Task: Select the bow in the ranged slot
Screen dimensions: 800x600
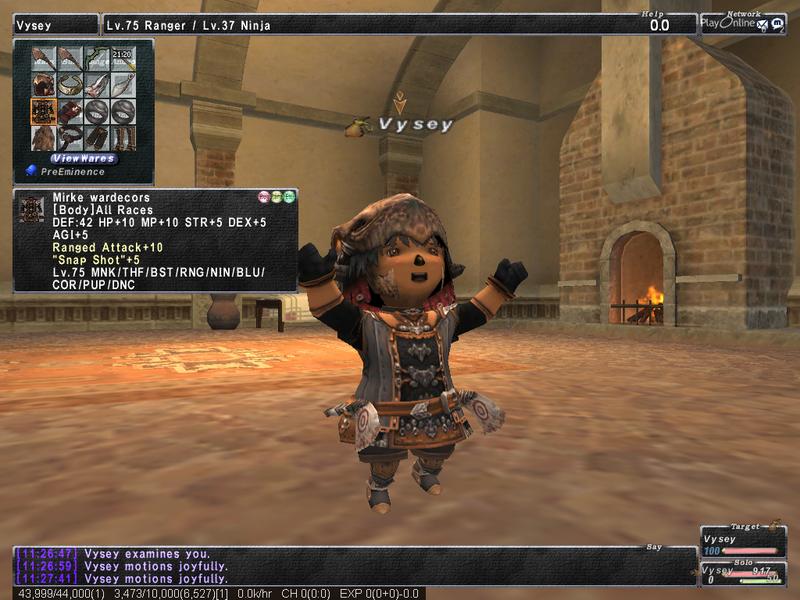Action: pos(96,59)
